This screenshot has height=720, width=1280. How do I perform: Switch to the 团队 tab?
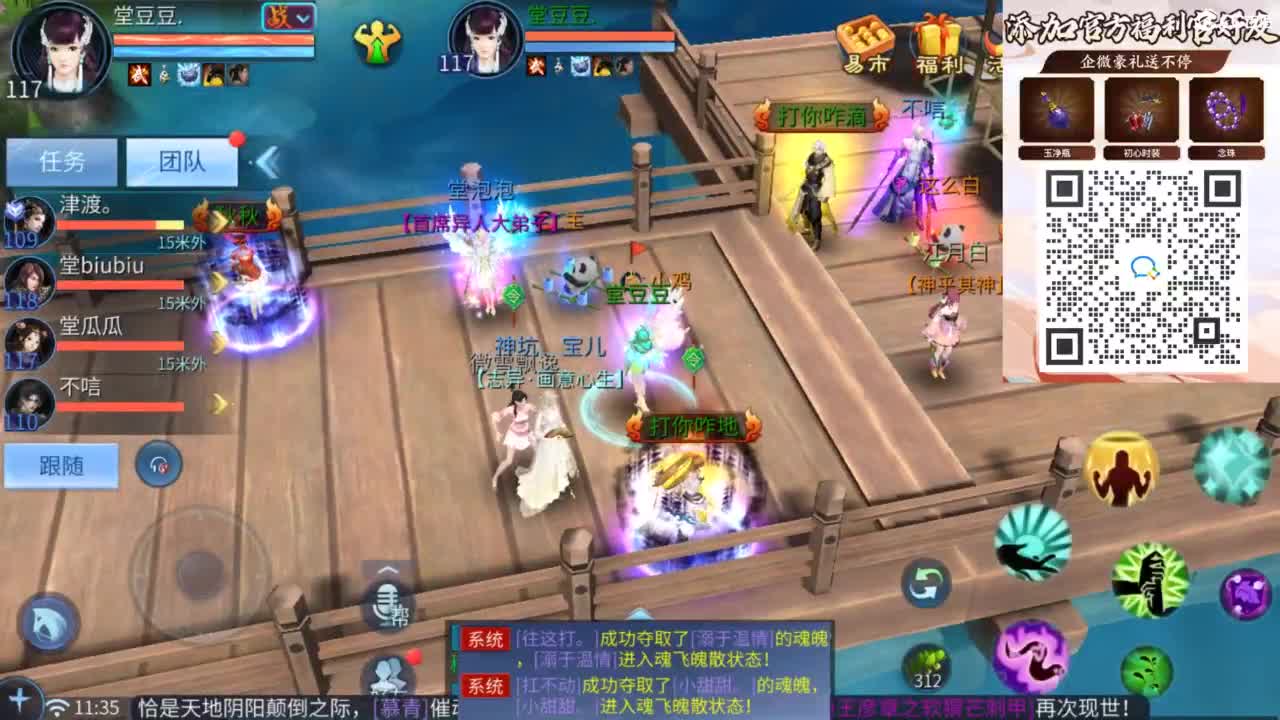pyautogui.click(x=183, y=161)
